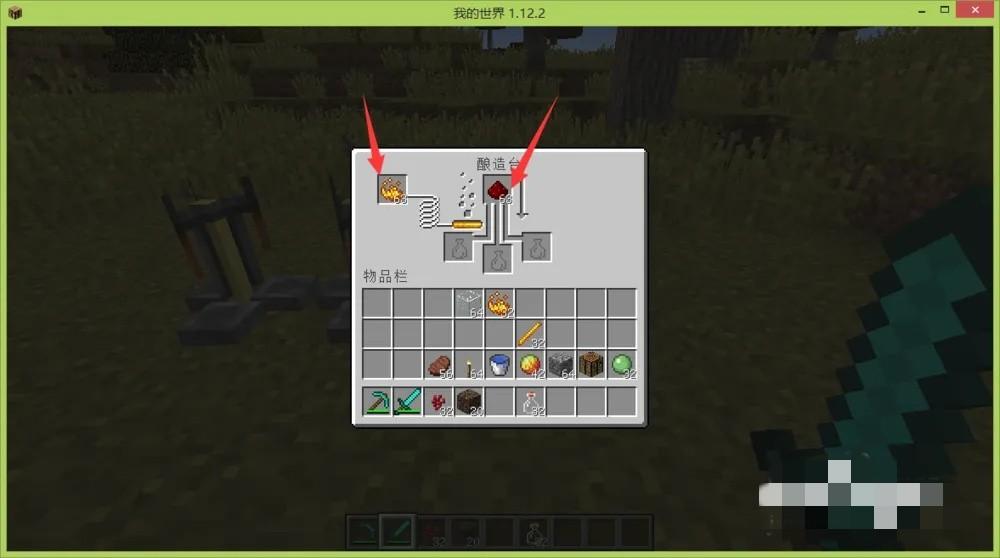Pick up the hotbar nether wart stack of 32
Screen dimensions: 1000x558
tap(438, 402)
